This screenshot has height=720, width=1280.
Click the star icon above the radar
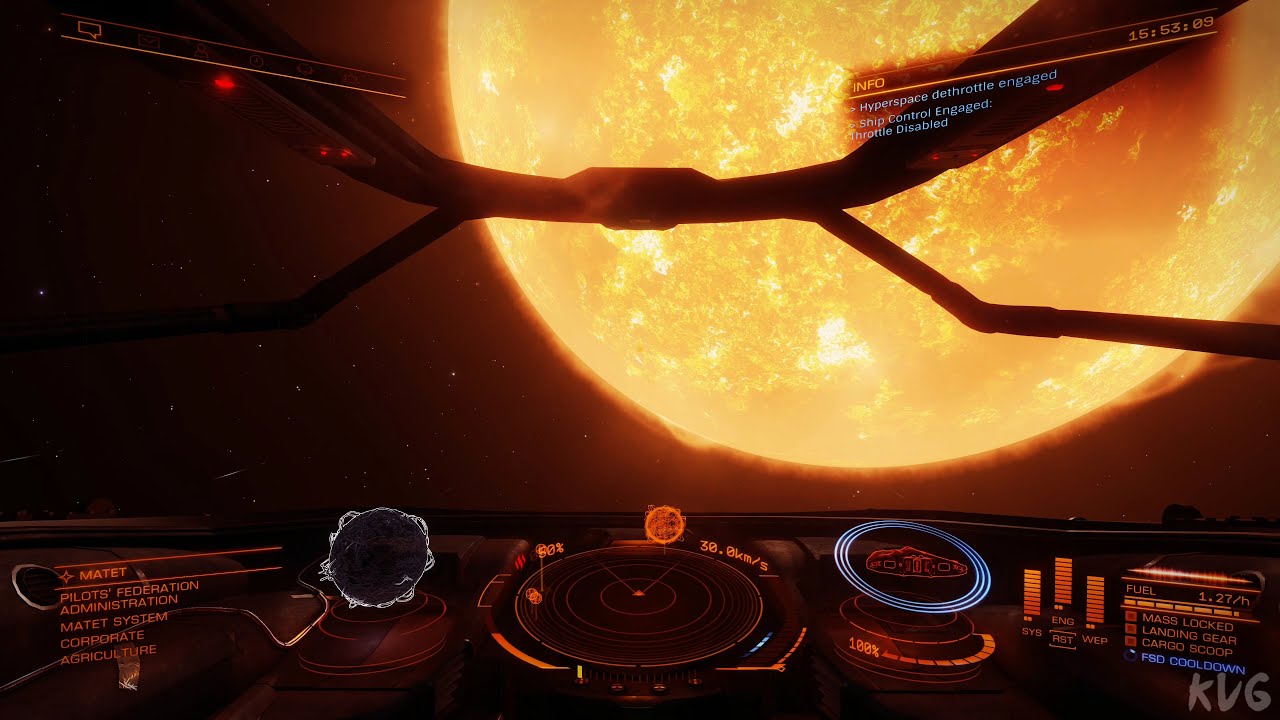coord(664,523)
